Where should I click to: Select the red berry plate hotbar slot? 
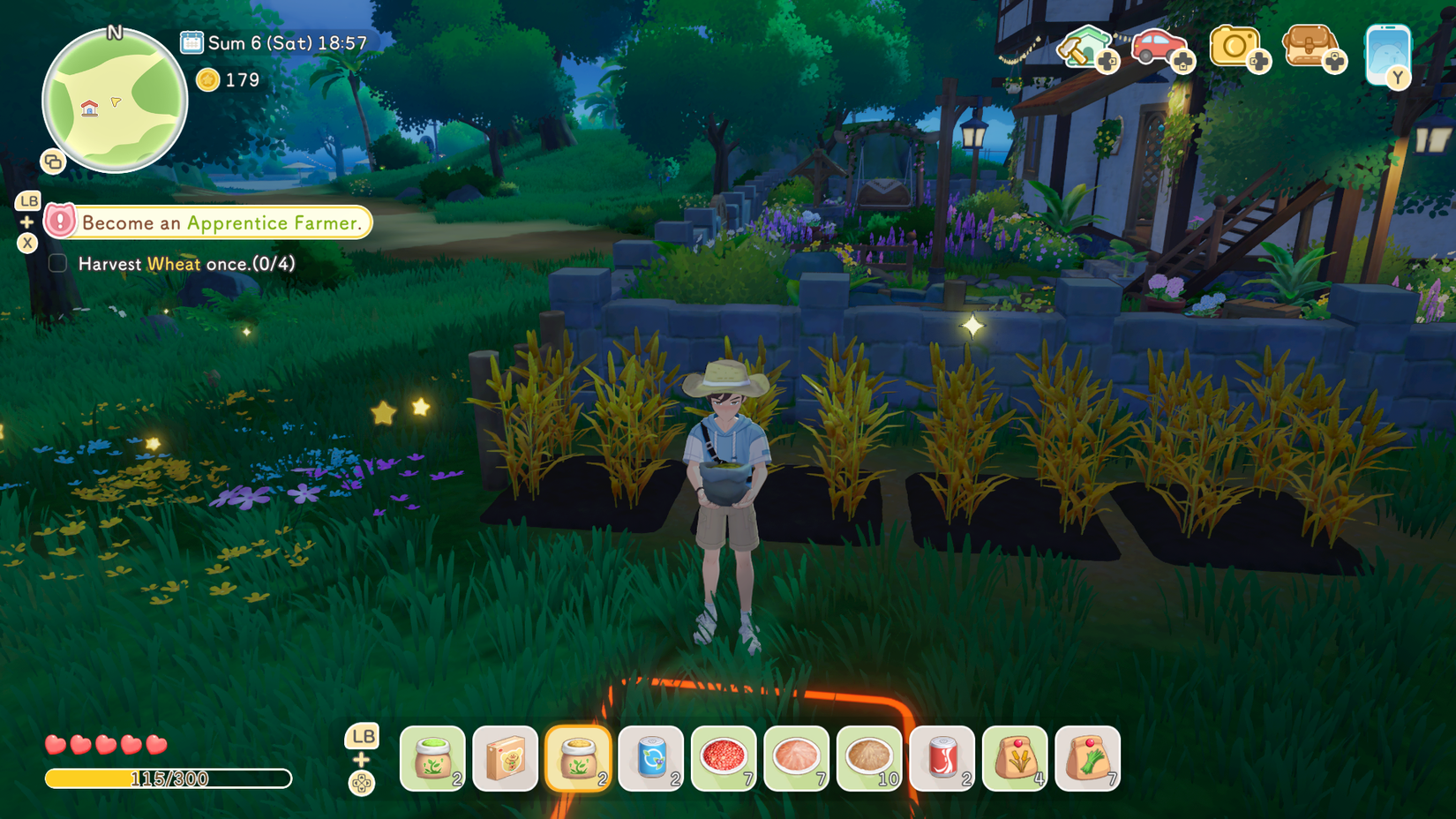(x=724, y=759)
